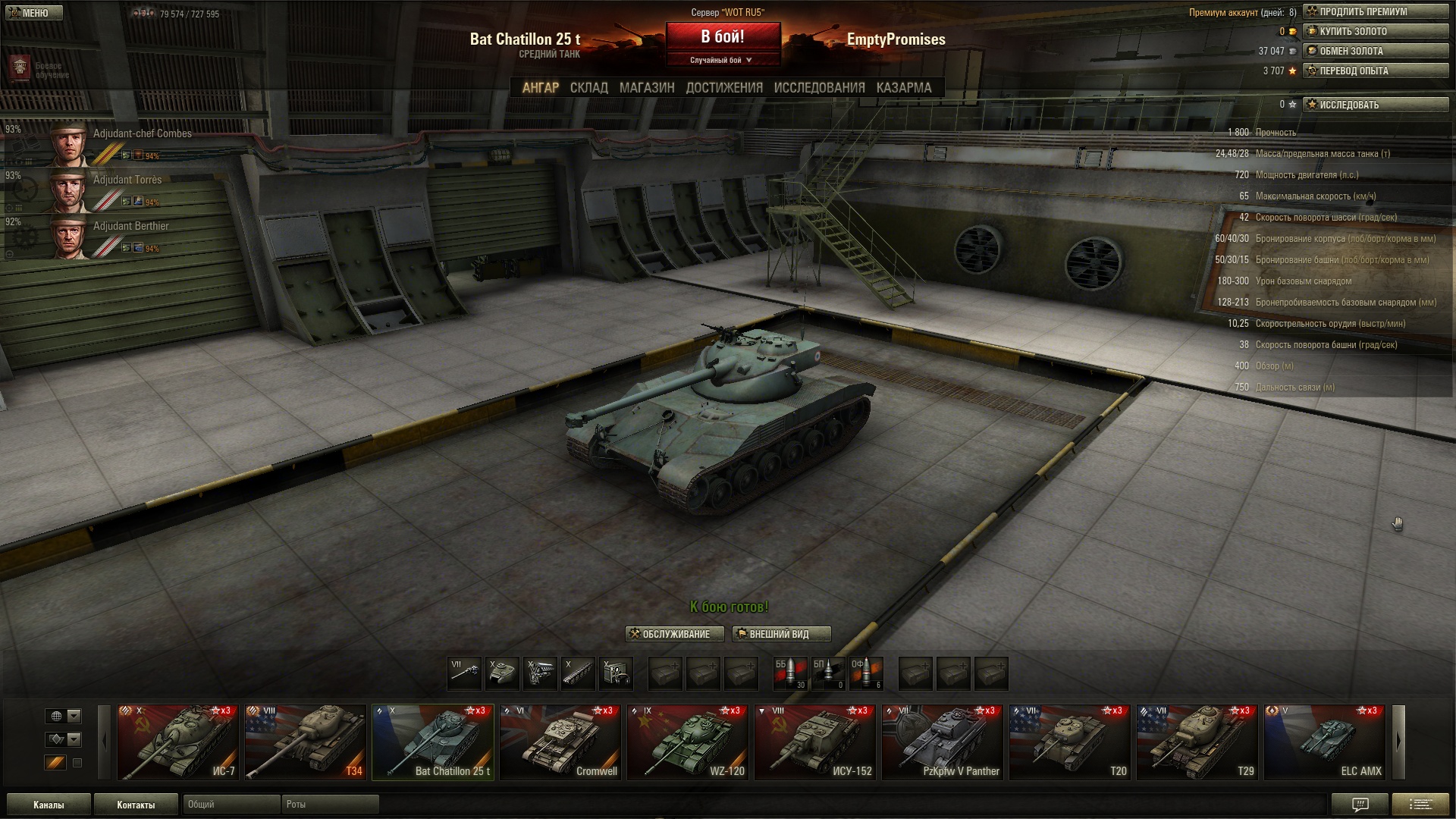
Task: Open the Контакты contacts button
Action: pos(136,805)
